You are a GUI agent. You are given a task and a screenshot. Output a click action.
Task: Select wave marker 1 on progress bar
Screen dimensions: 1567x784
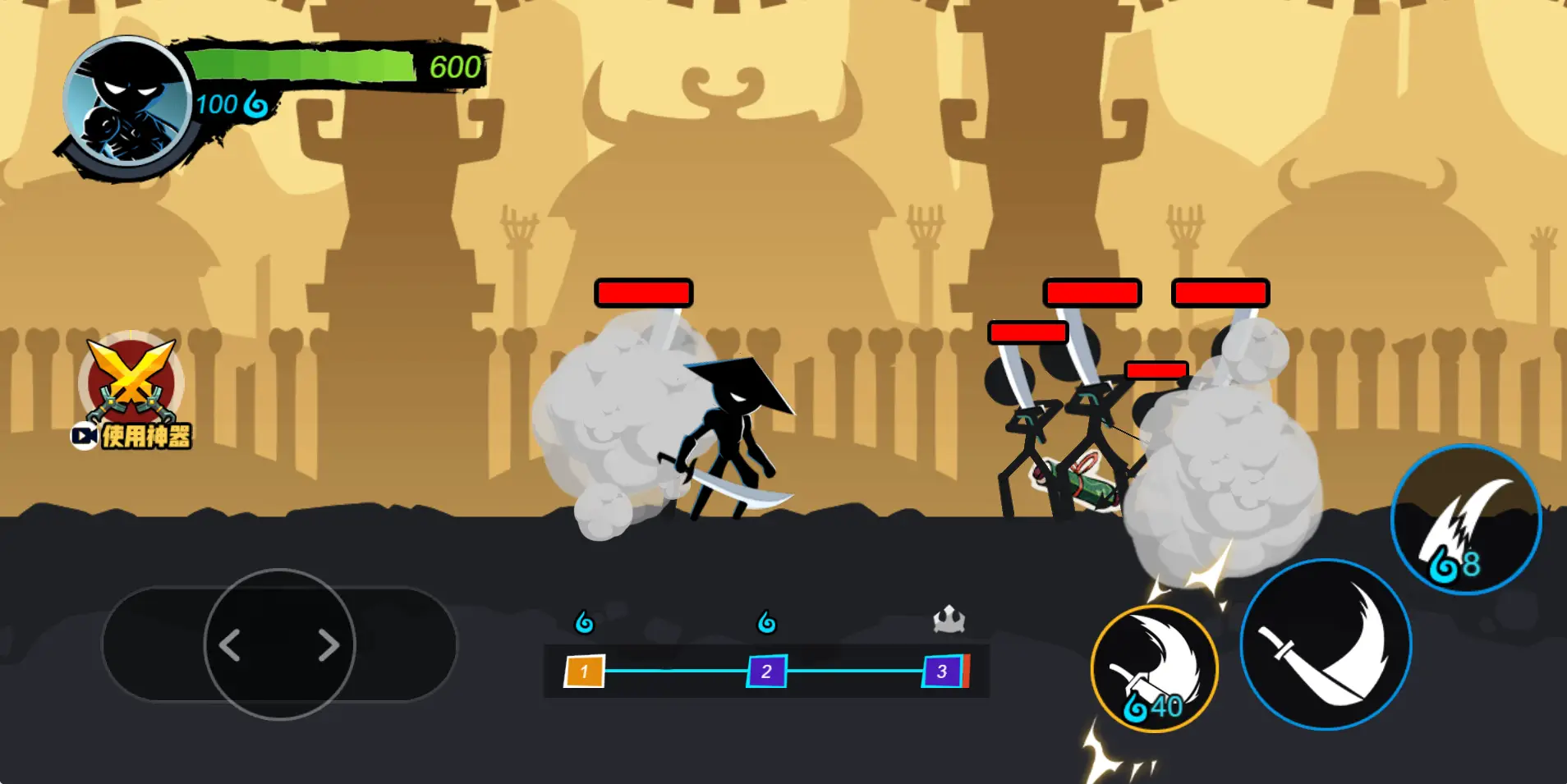point(584,672)
